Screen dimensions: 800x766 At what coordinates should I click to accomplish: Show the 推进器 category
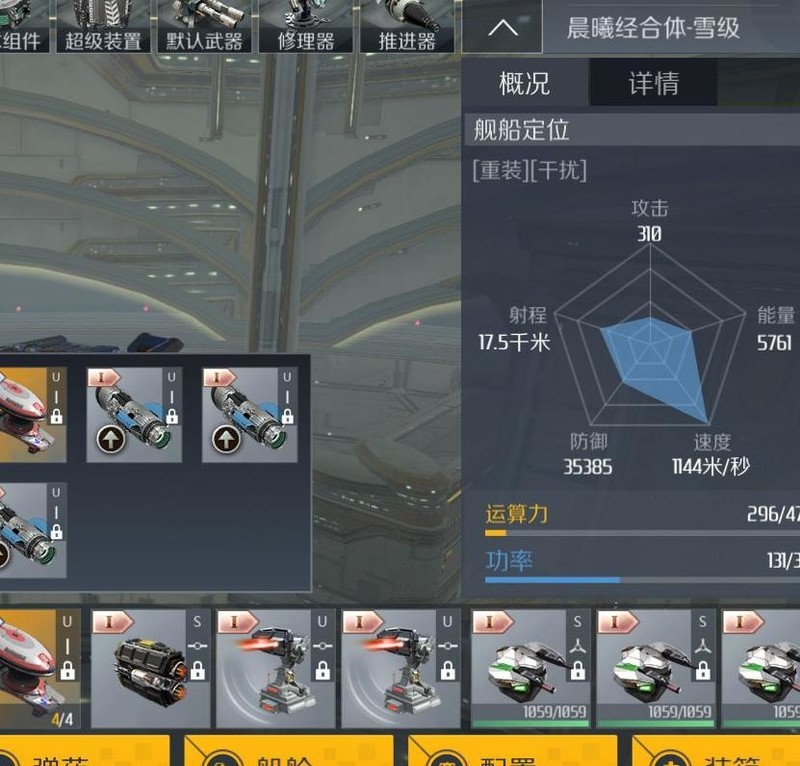coord(407,27)
